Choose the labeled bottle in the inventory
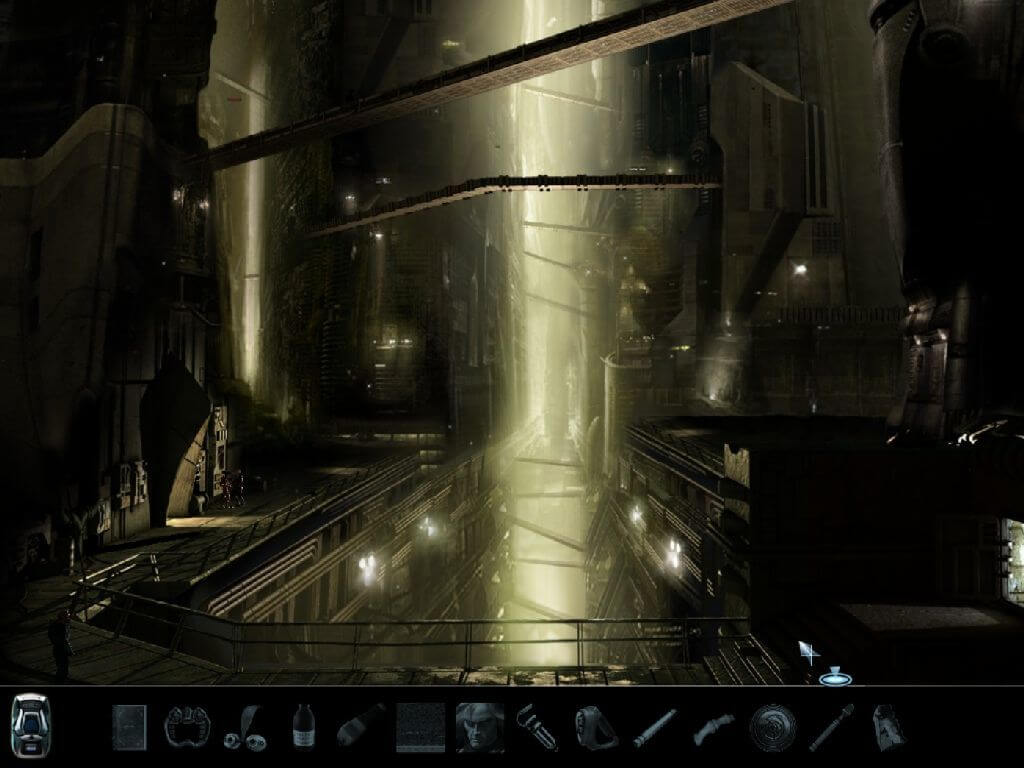Viewport: 1024px width, 768px height. click(x=303, y=727)
